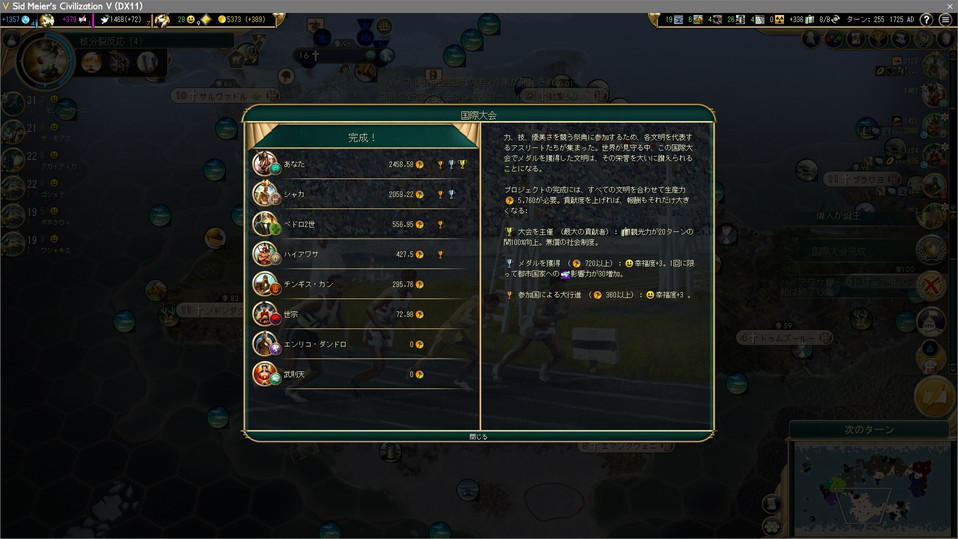Open the happiness smiley overview

(x=187, y=20)
